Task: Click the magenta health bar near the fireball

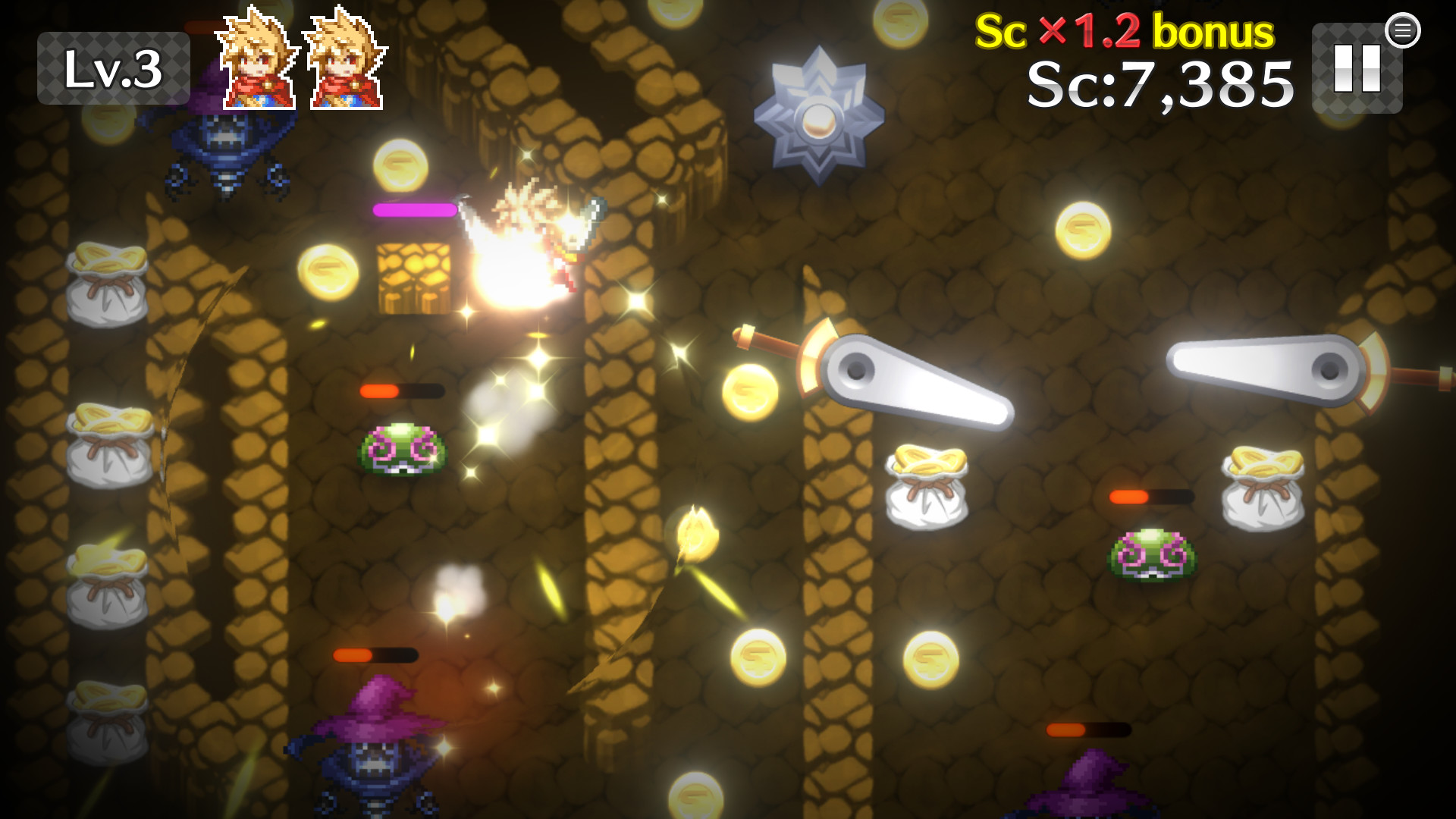Action: 413,210
